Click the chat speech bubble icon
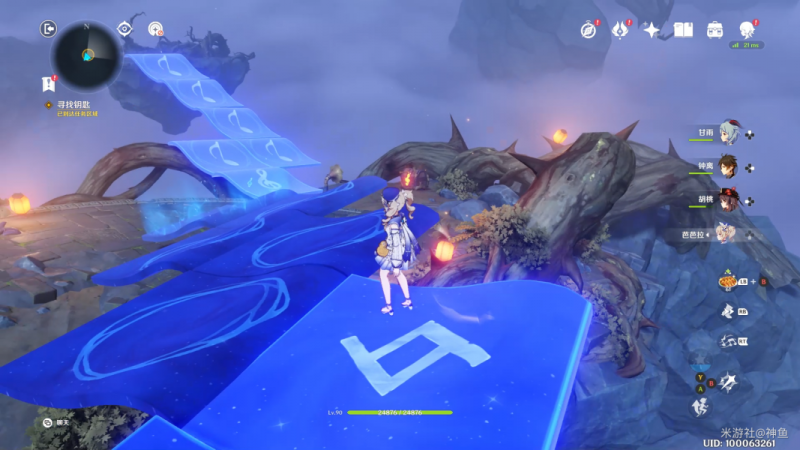The height and width of the screenshot is (450, 800). point(48,423)
